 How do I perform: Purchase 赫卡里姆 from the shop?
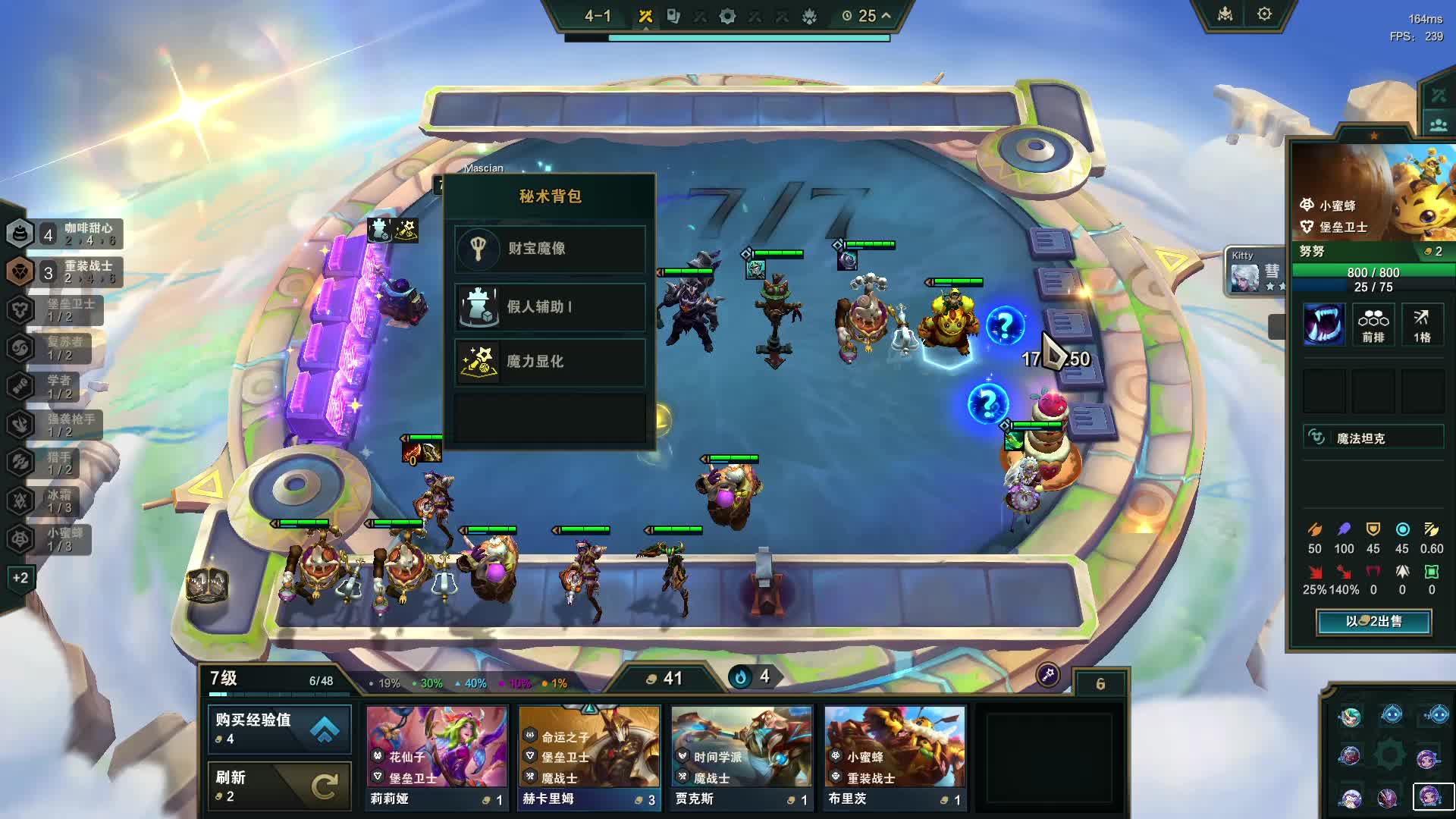coord(589,757)
